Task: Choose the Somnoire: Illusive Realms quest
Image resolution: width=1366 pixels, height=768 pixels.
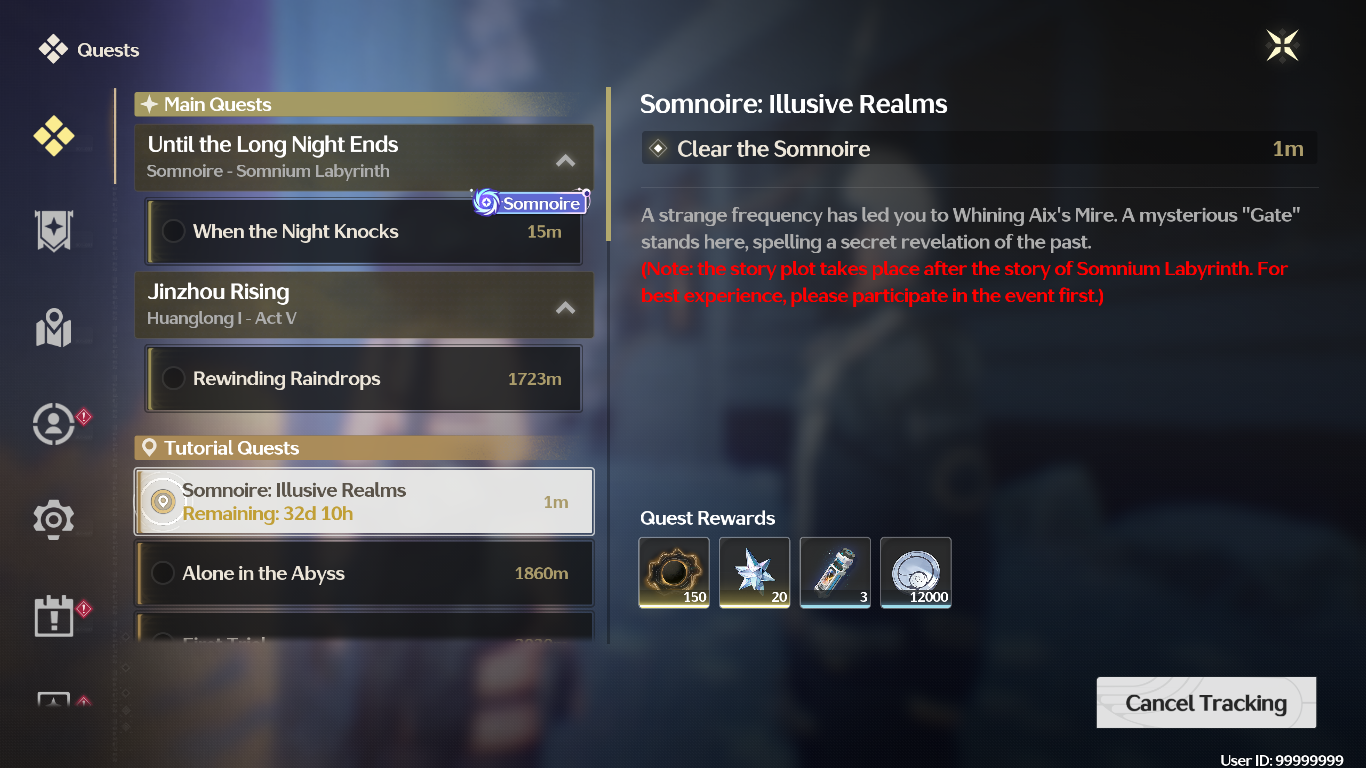Action: 364,502
